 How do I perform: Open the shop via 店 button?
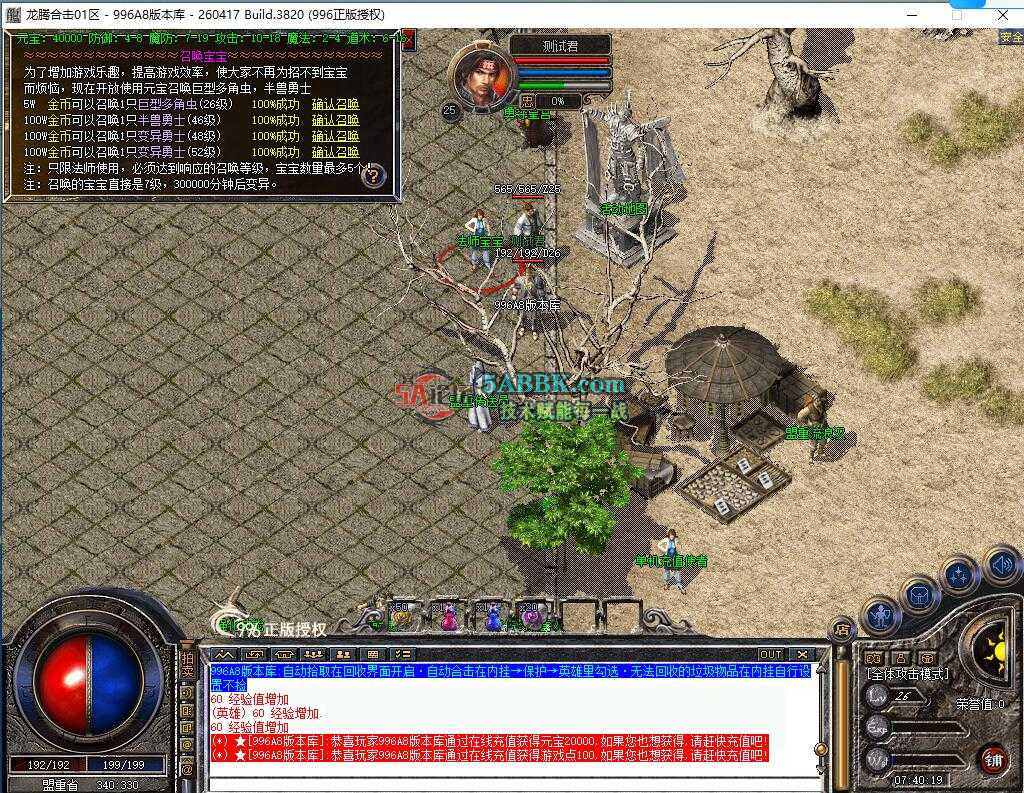click(x=842, y=630)
